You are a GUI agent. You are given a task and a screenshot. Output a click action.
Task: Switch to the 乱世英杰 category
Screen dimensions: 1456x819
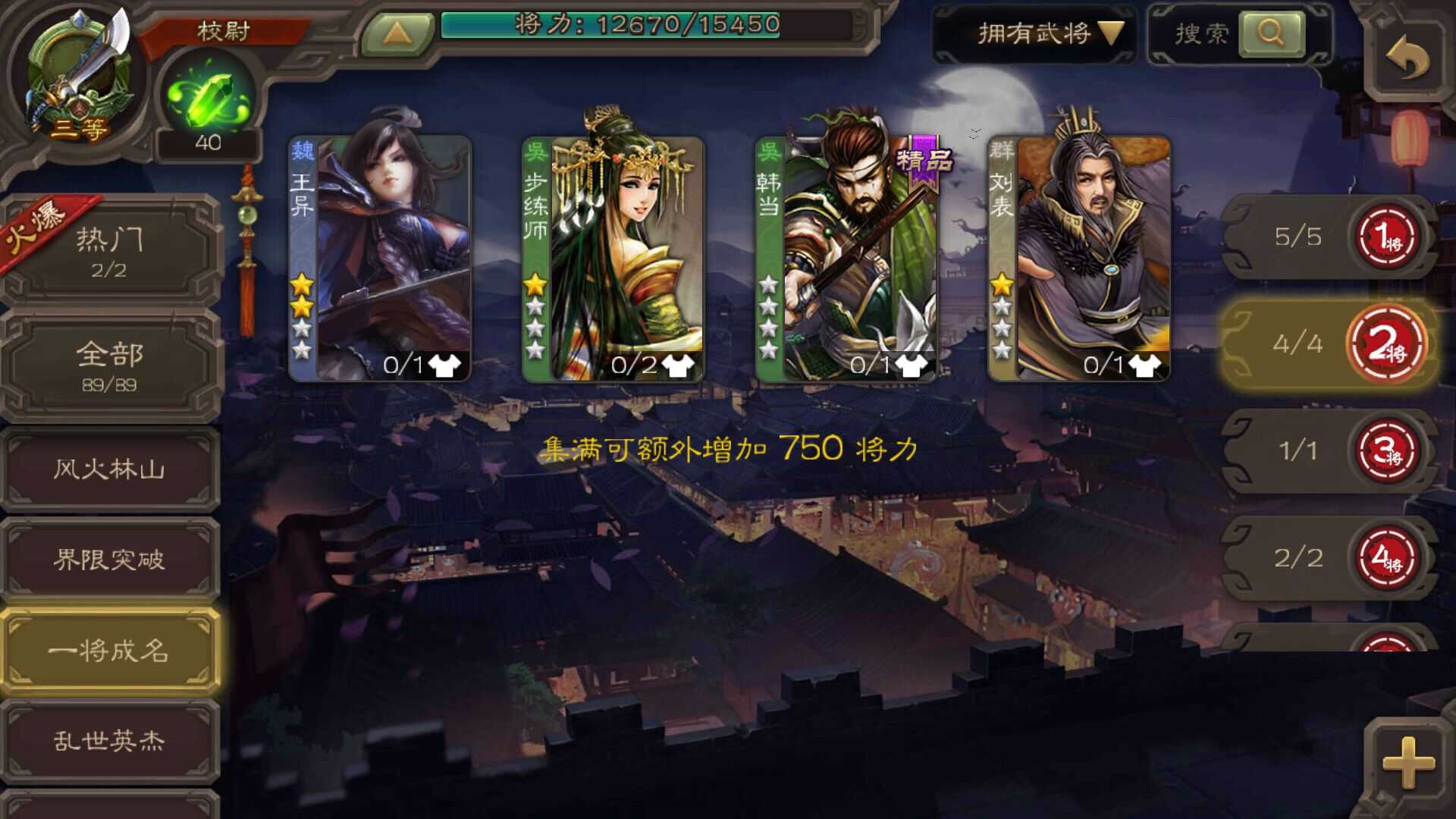click(111, 739)
